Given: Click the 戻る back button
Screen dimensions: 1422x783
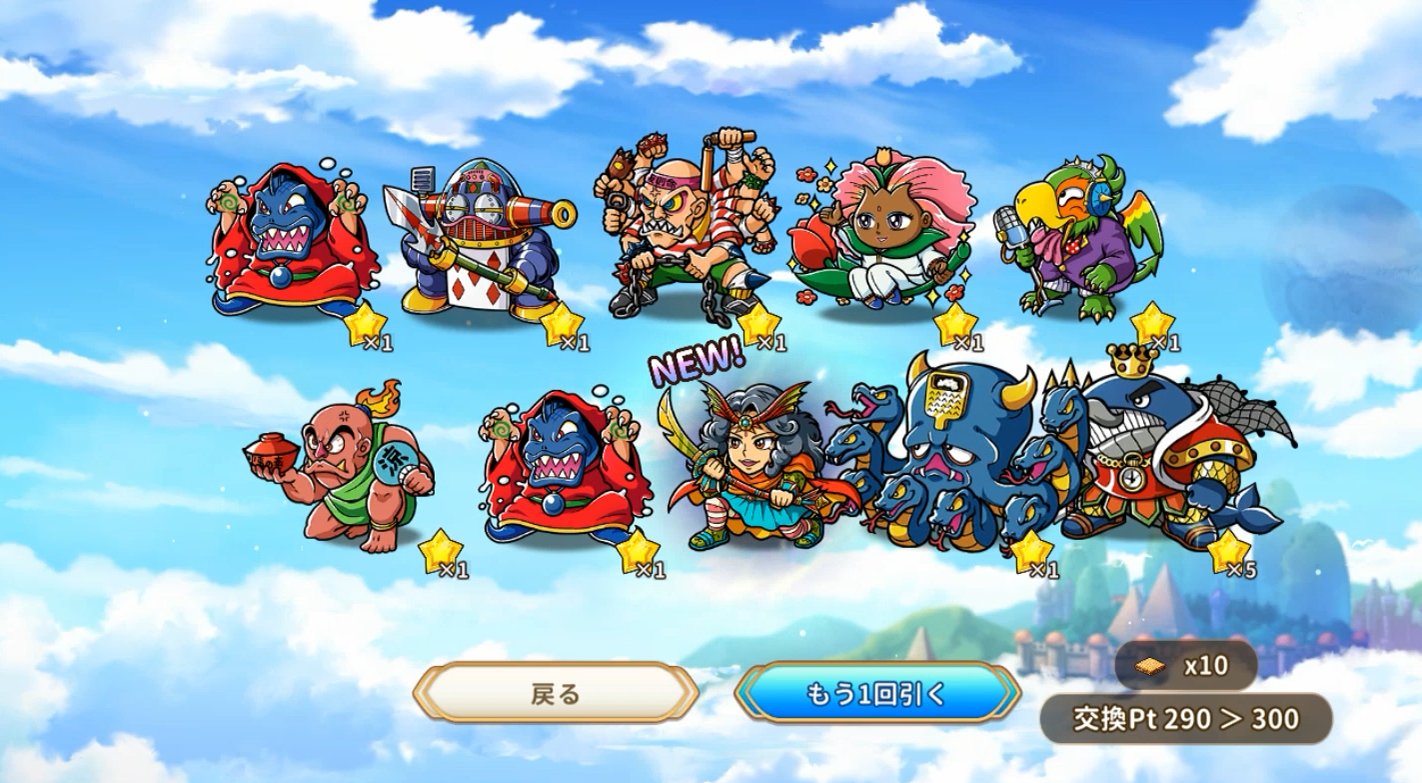Looking at the screenshot, I should click(x=556, y=693).
